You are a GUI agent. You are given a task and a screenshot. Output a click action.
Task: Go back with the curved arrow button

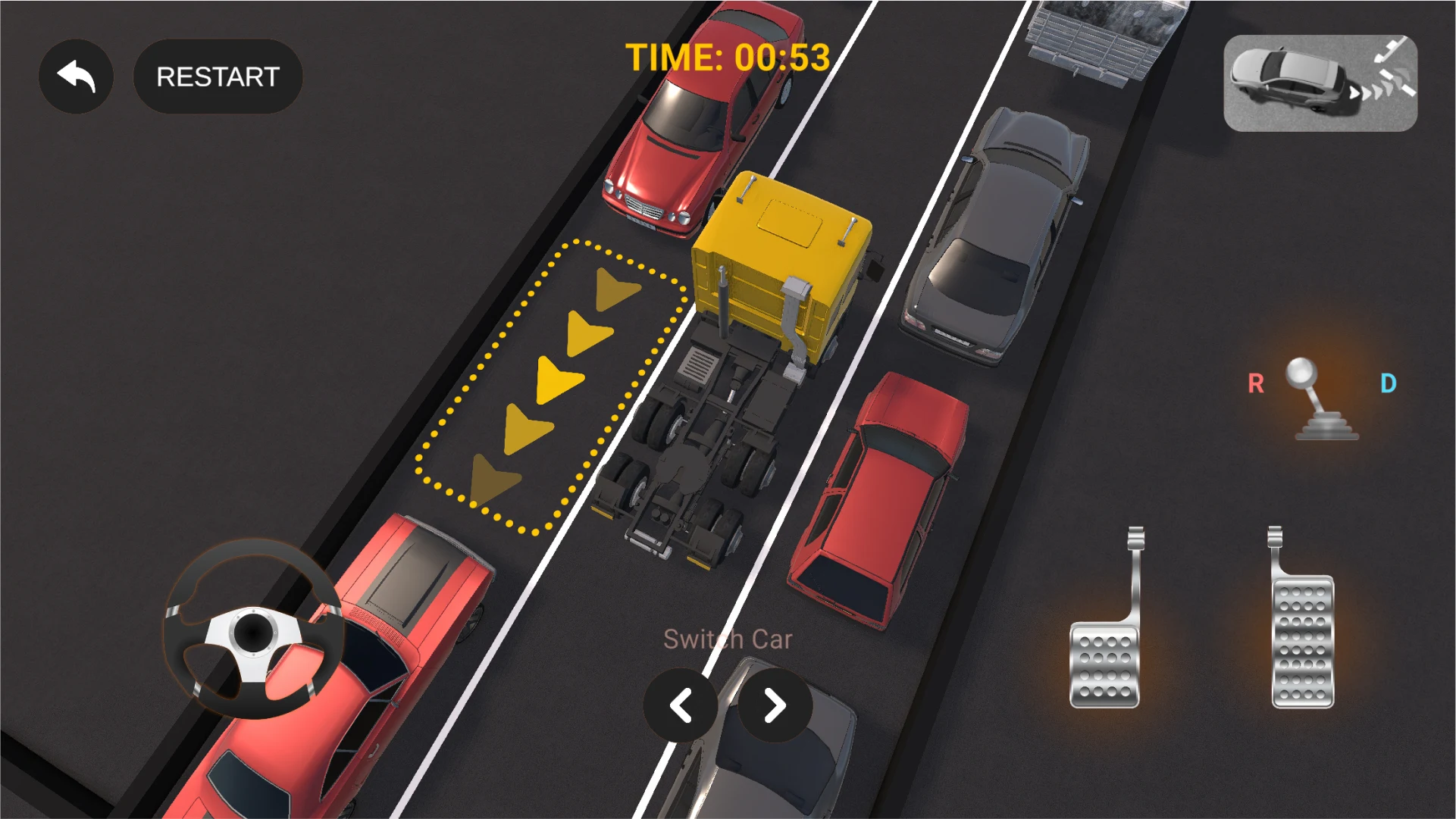pyautogui.click(x=76, y=77)
